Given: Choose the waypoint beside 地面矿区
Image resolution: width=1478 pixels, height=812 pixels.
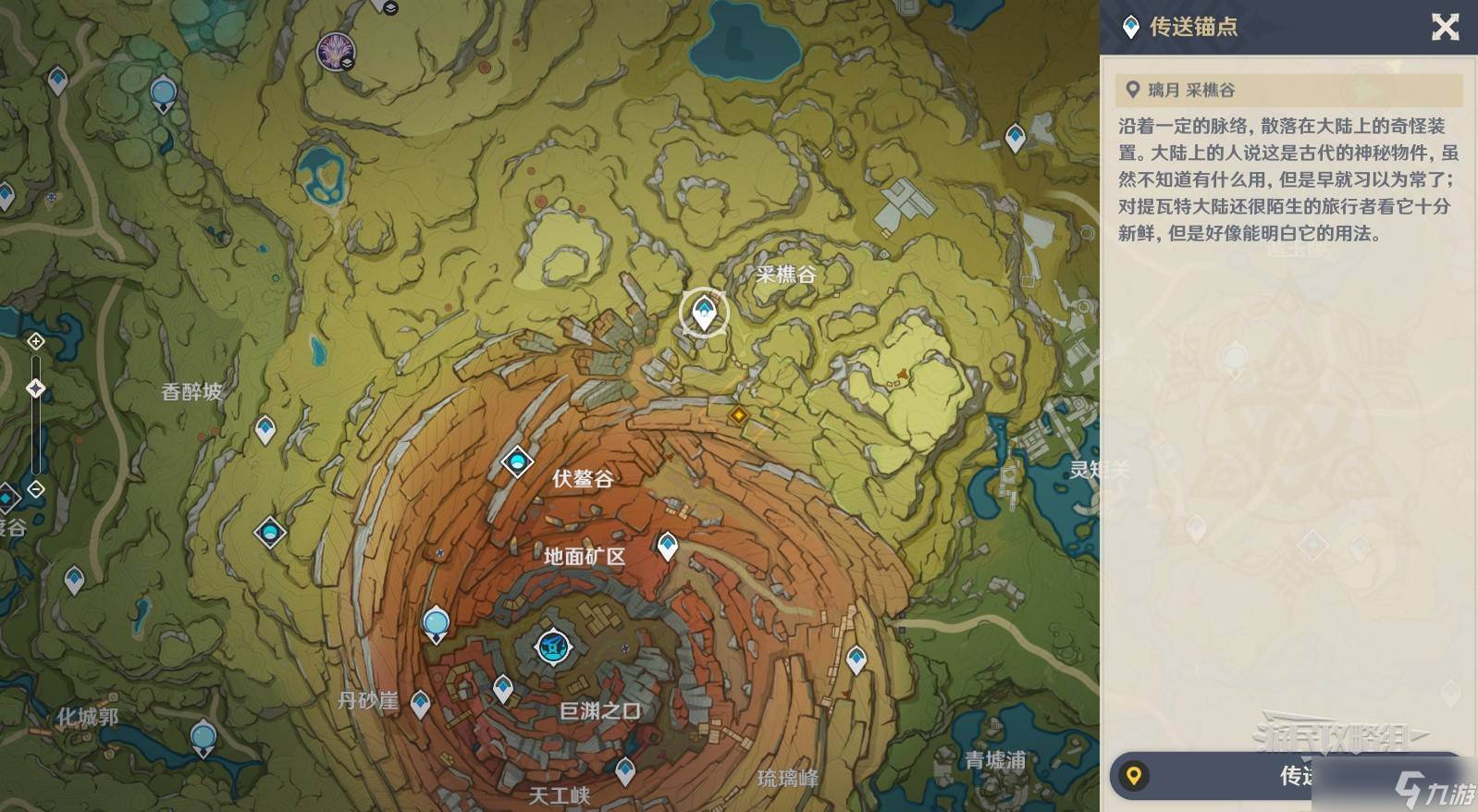Looking at the screenshot, I should (667, 546).
